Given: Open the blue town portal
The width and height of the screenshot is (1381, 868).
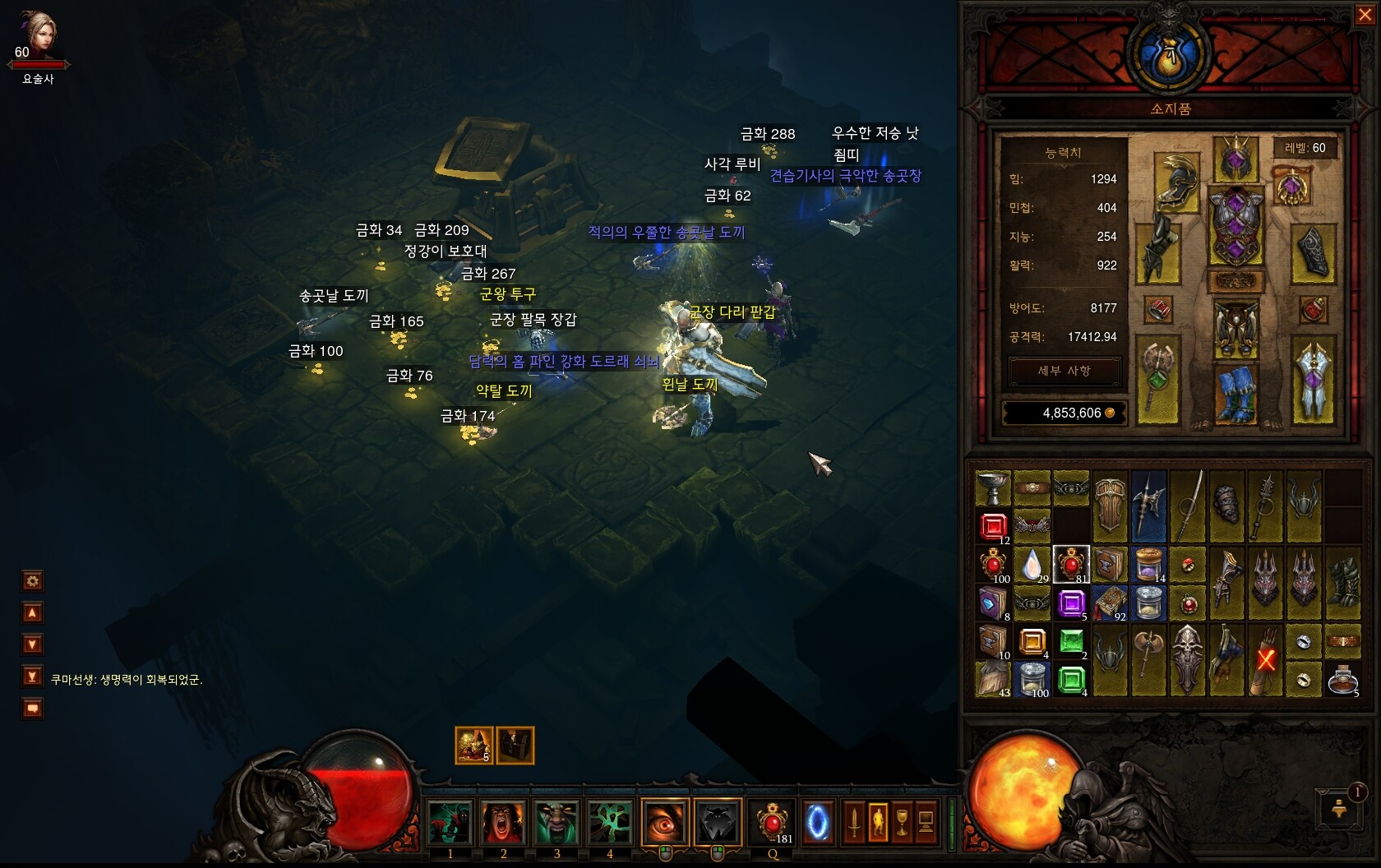Looking at the screenshot, I should coord(817,822).
